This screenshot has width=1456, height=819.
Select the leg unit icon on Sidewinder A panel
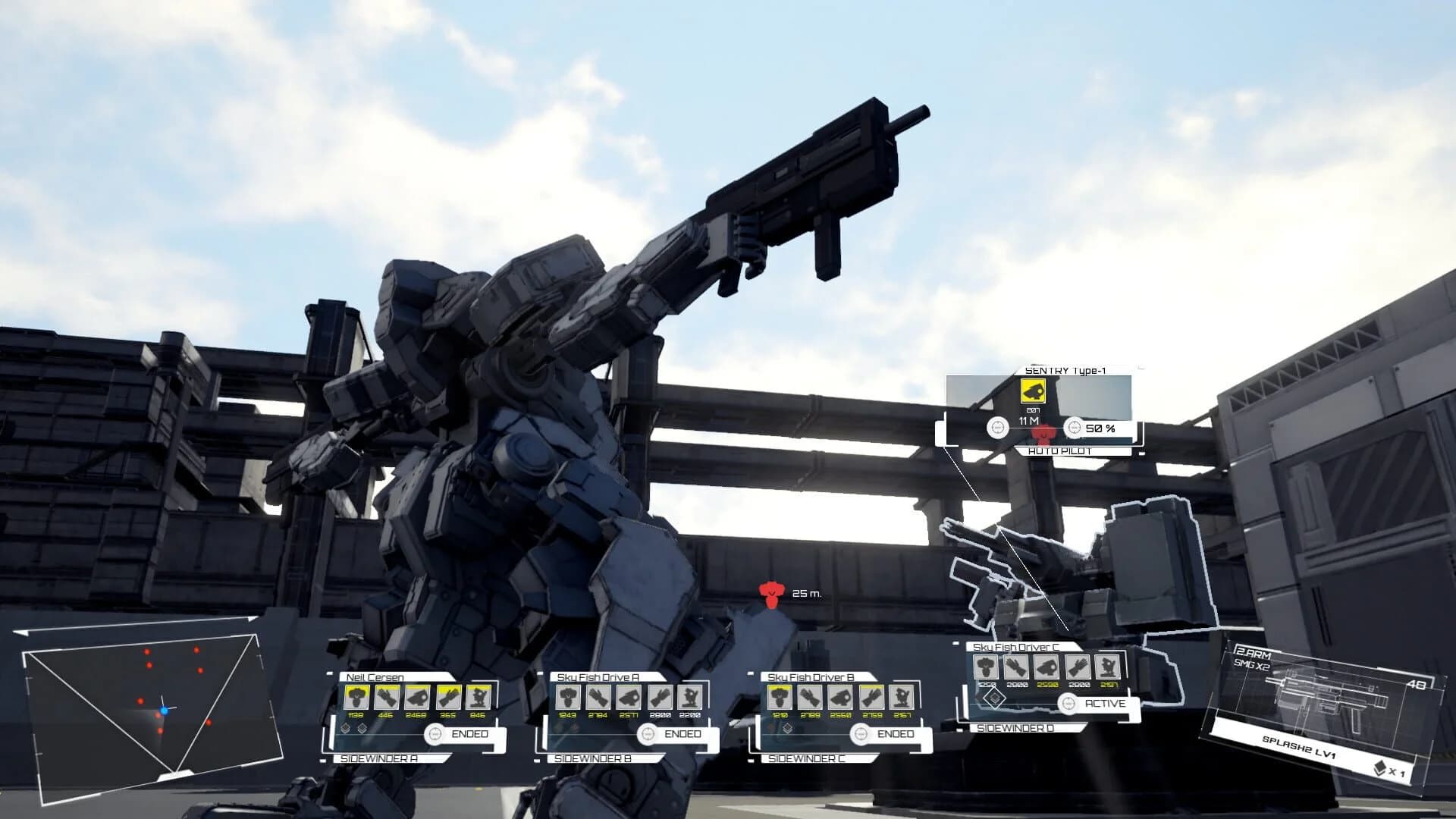476,698
